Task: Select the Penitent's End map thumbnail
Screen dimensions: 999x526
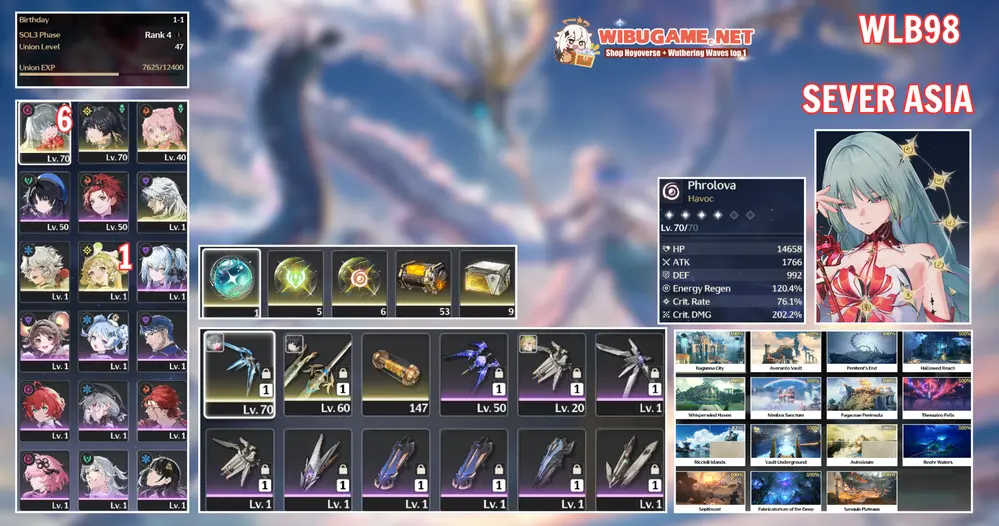Action: click(862, 350)
